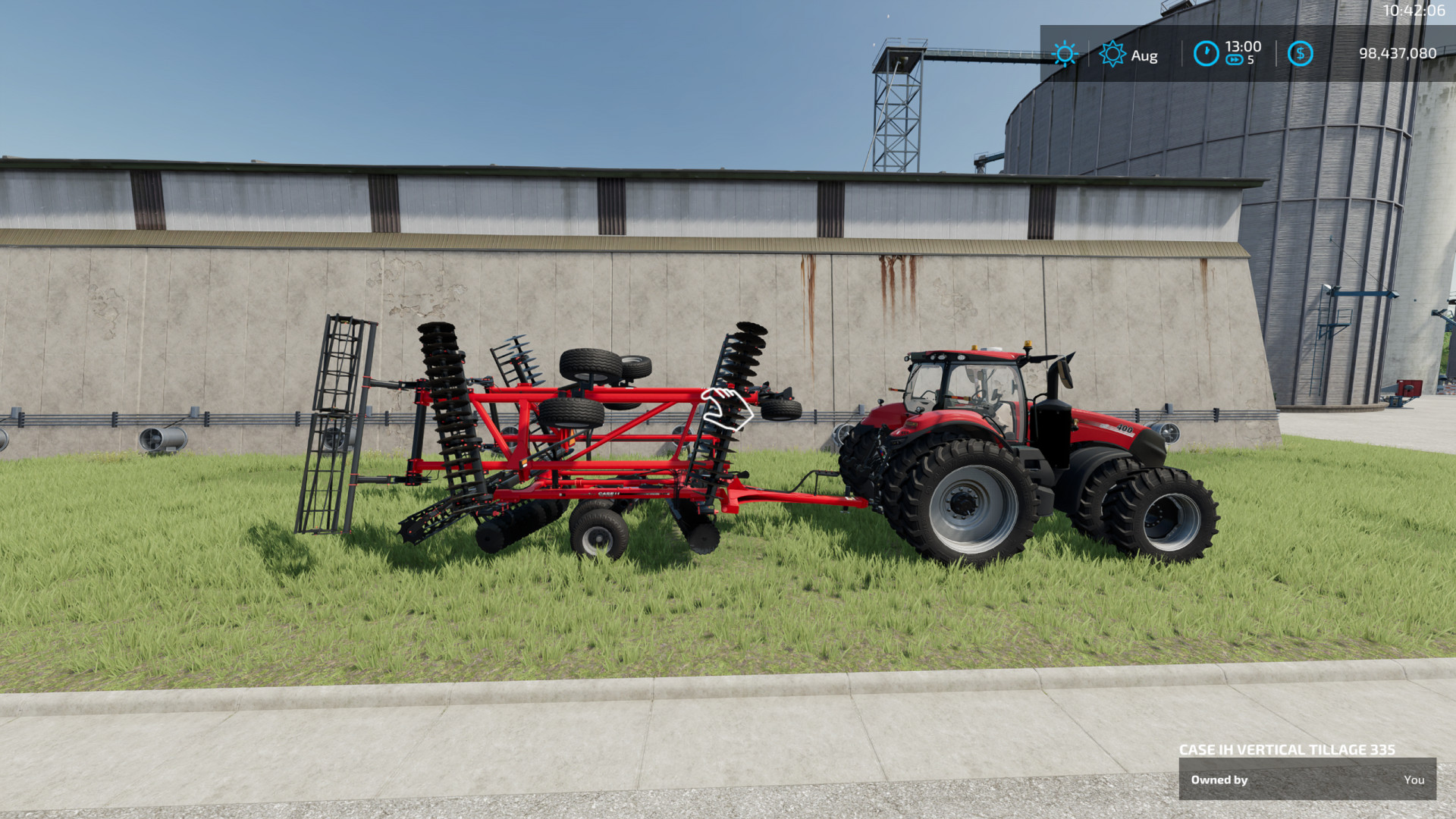Click the 'You' owner label
This screenshot has height=819, width=1456.
(x=1415, y=780)
